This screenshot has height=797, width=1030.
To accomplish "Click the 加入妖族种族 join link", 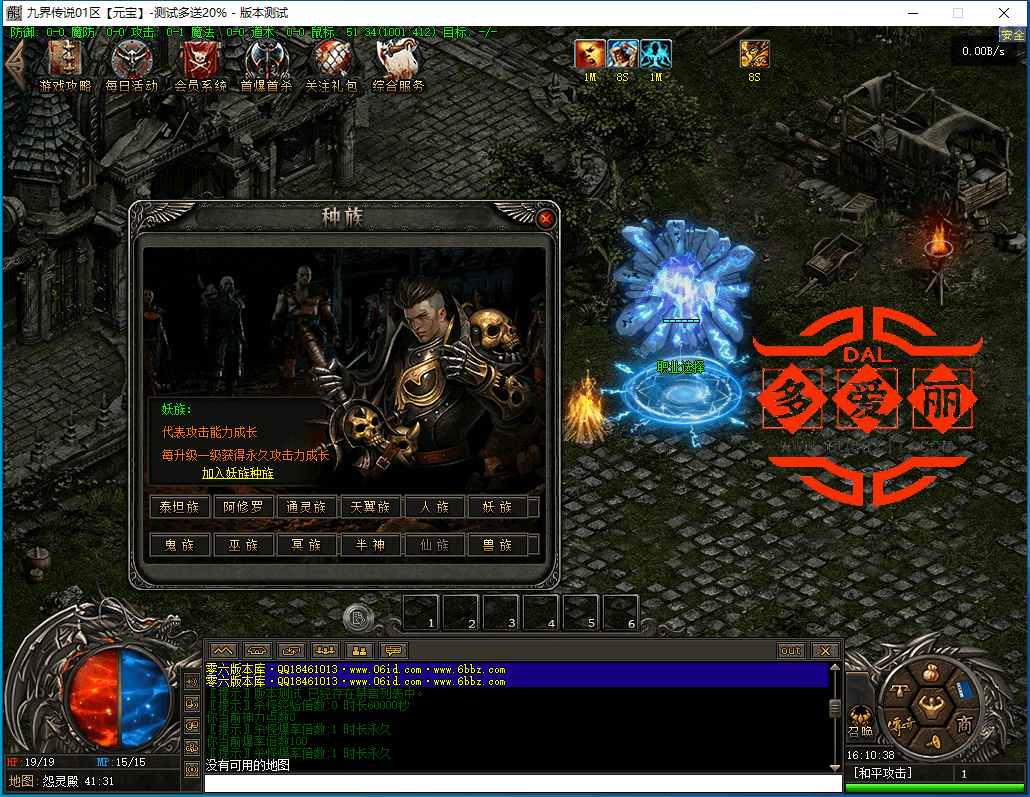I will pyautogui.click(x=237, y=473).
